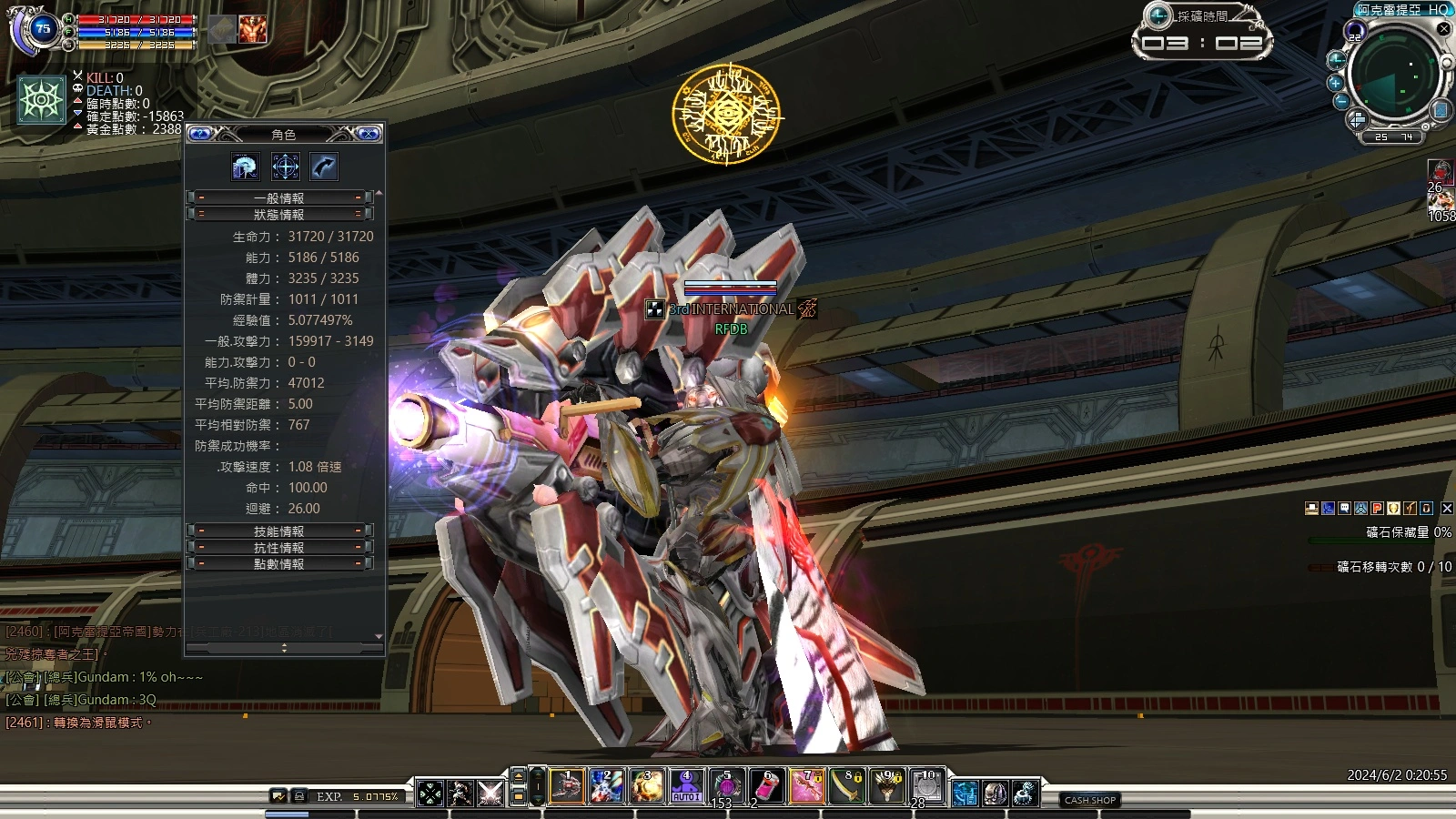Open the CASH SHOP

coord(1090,800)
